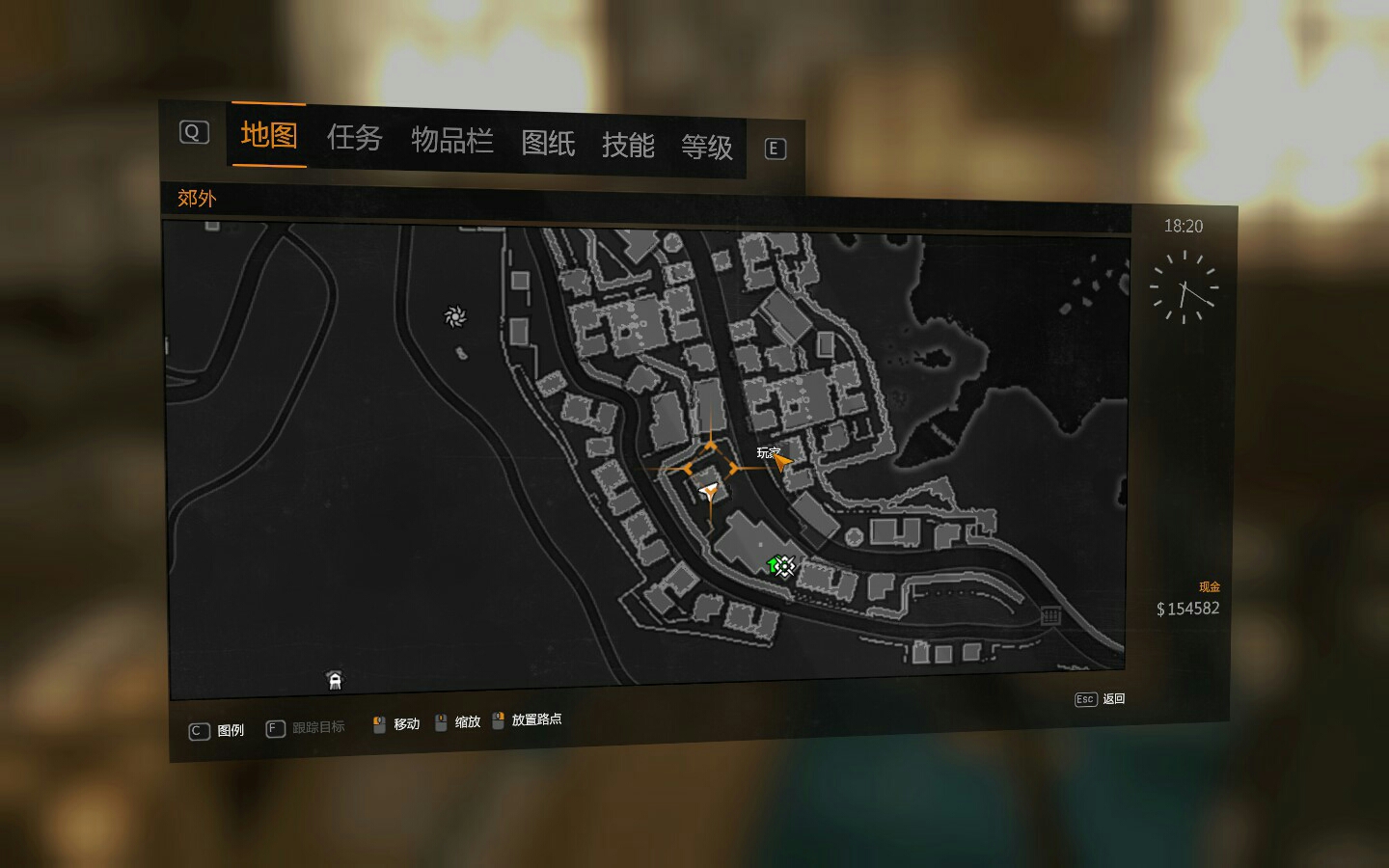Select the active 地图 (Map) tab
The width and height of the screenshot is (1389, 868).
click(x=268, y=135)
